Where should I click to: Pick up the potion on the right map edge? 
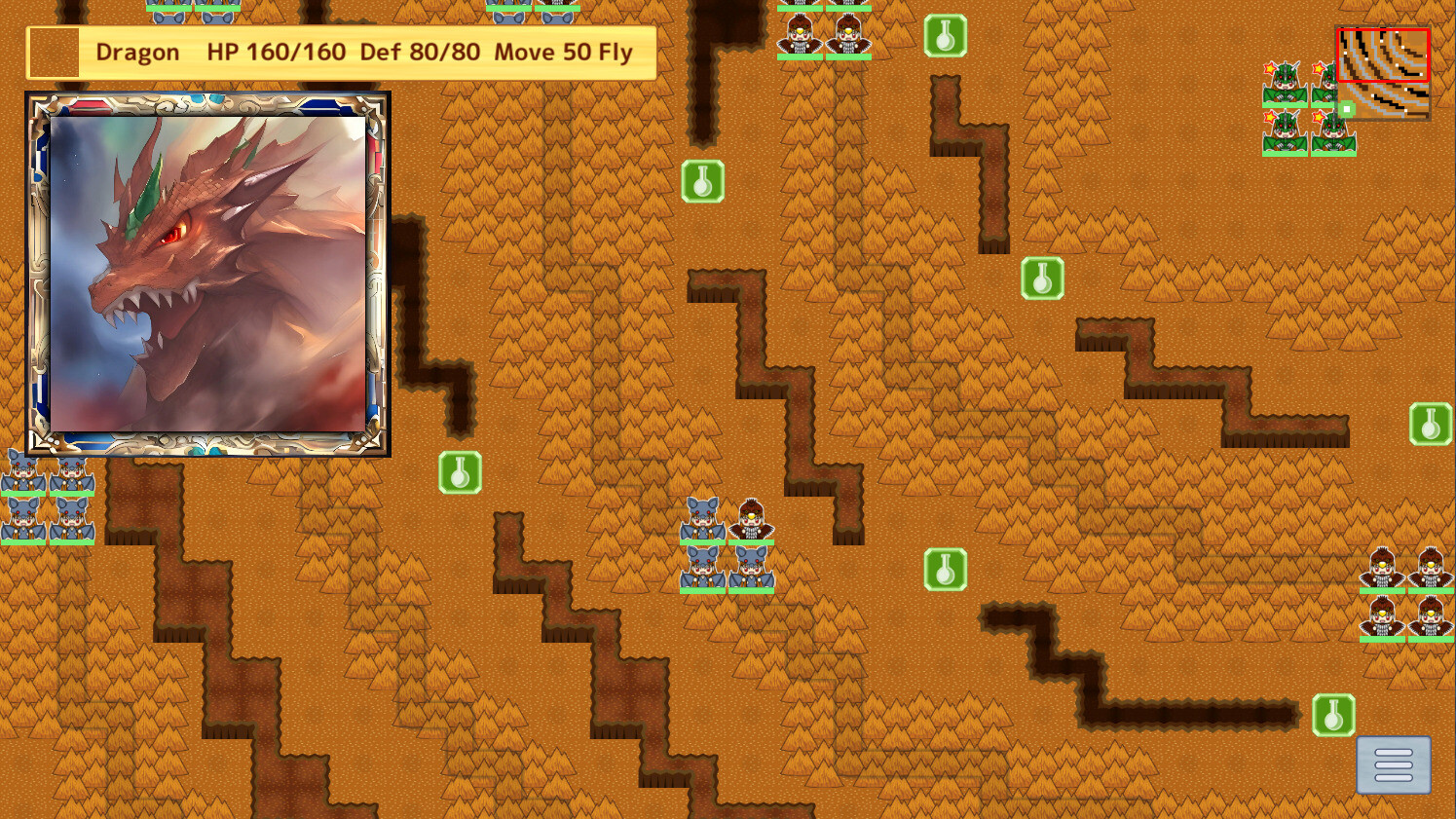pyautogui.click(x=1432, y=424)
